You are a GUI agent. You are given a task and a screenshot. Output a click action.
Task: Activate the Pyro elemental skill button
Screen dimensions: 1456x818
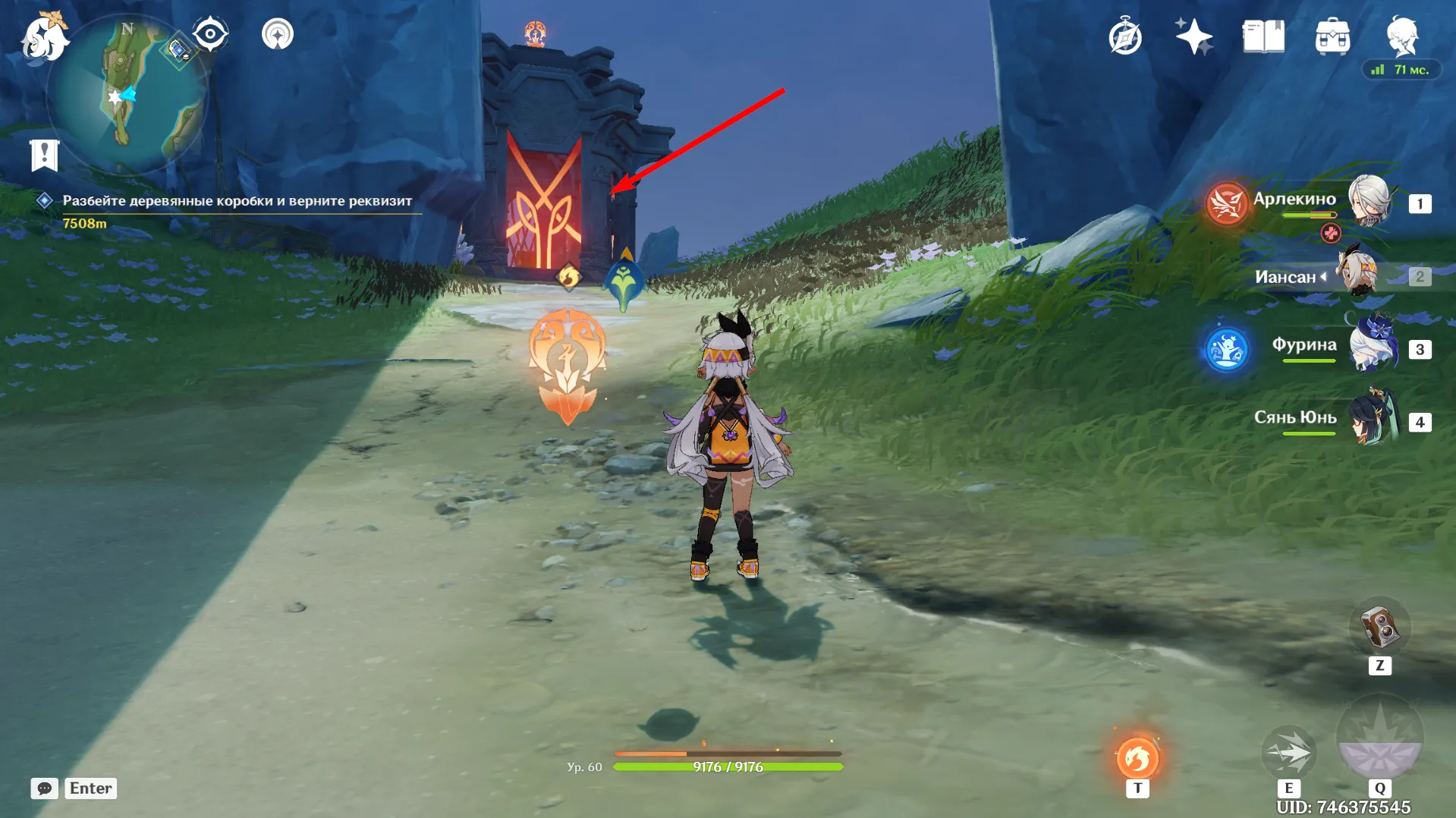[x=1137, y=756]
